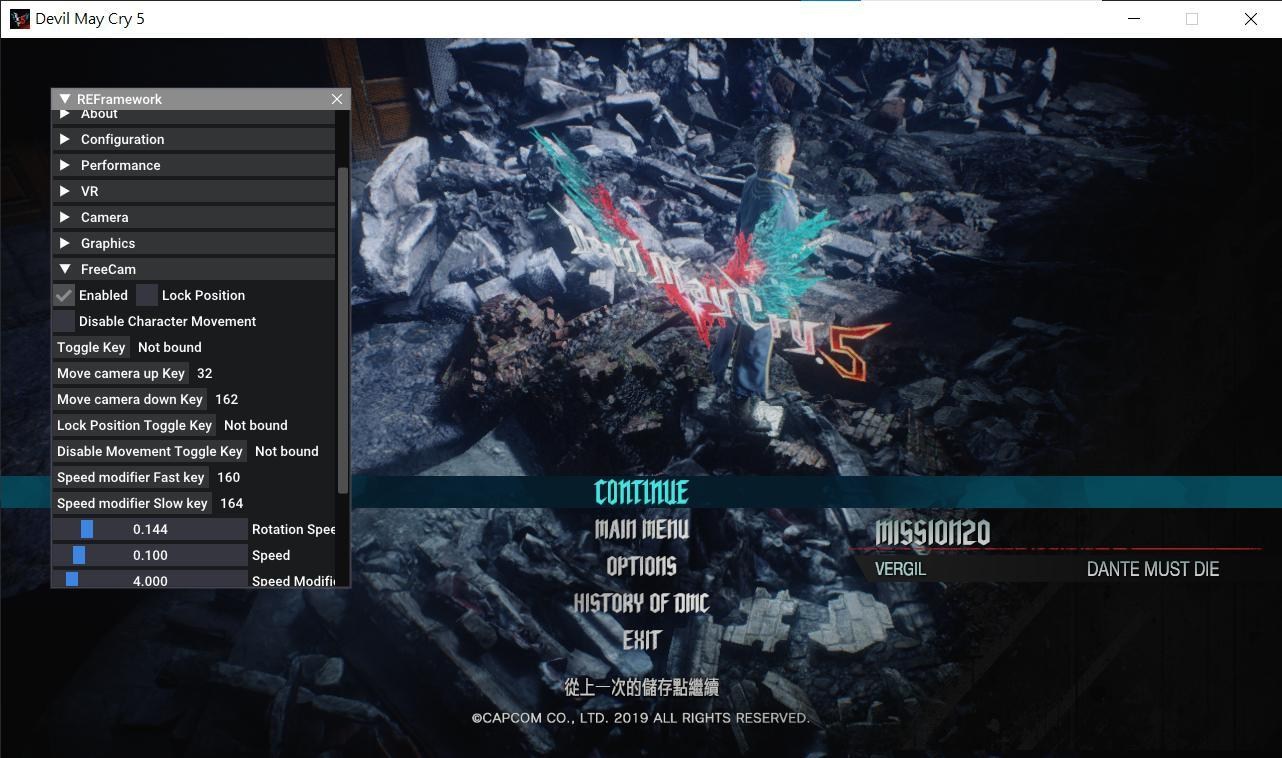
Task: Uncheck the Enabled checkbox
Action: (x=63, y=295)
